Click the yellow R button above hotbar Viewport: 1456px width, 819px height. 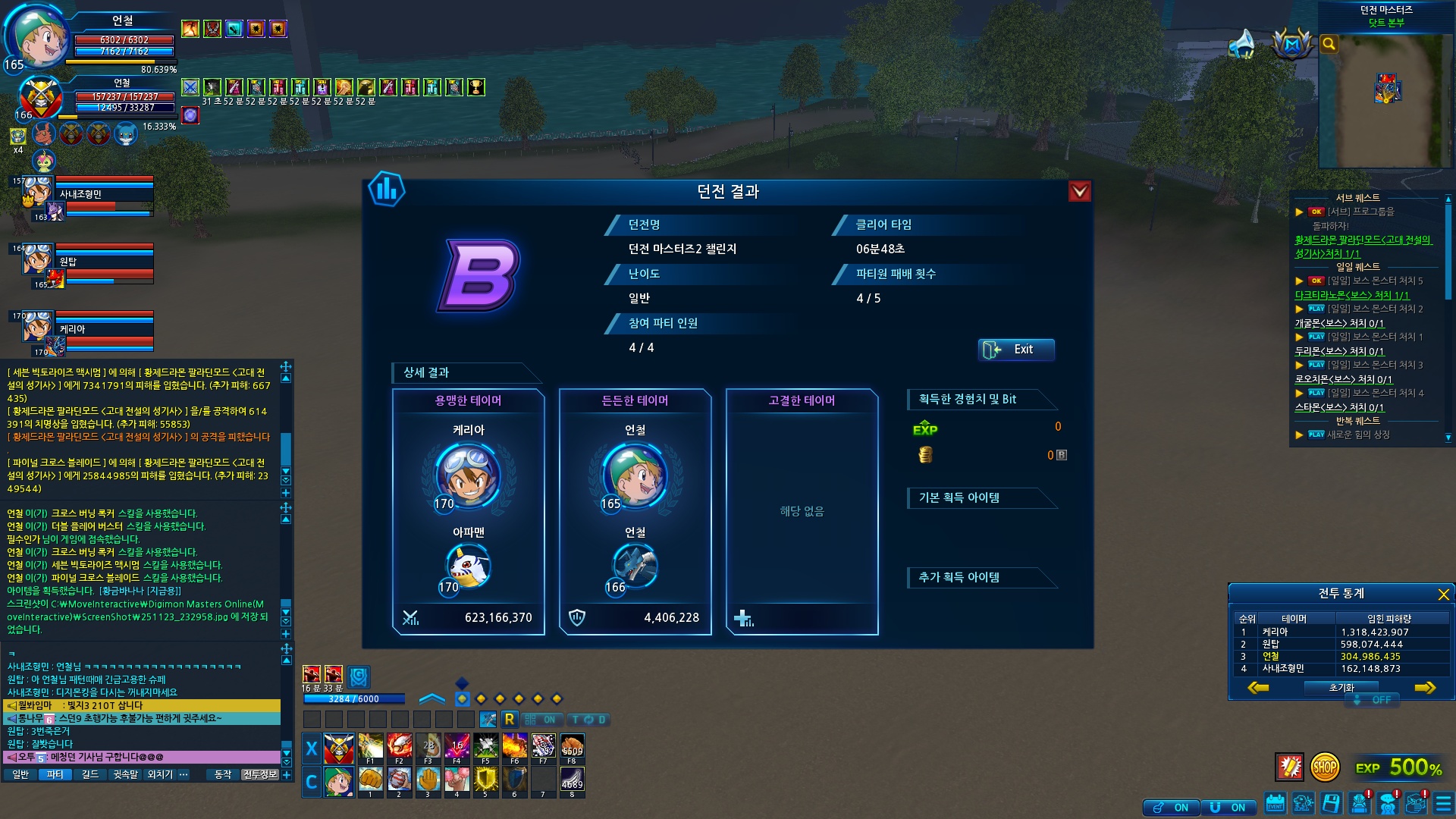[509, 719]
